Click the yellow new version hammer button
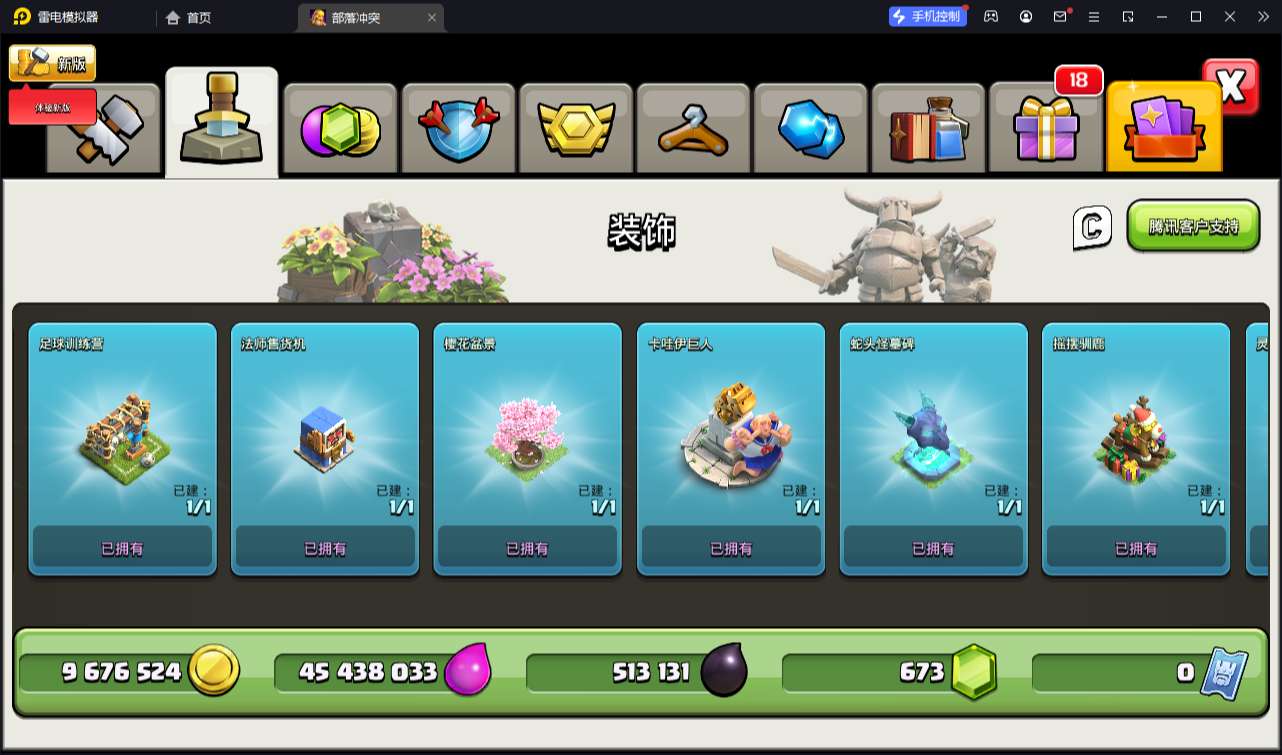1282x755 pixels. click(52, 63)
